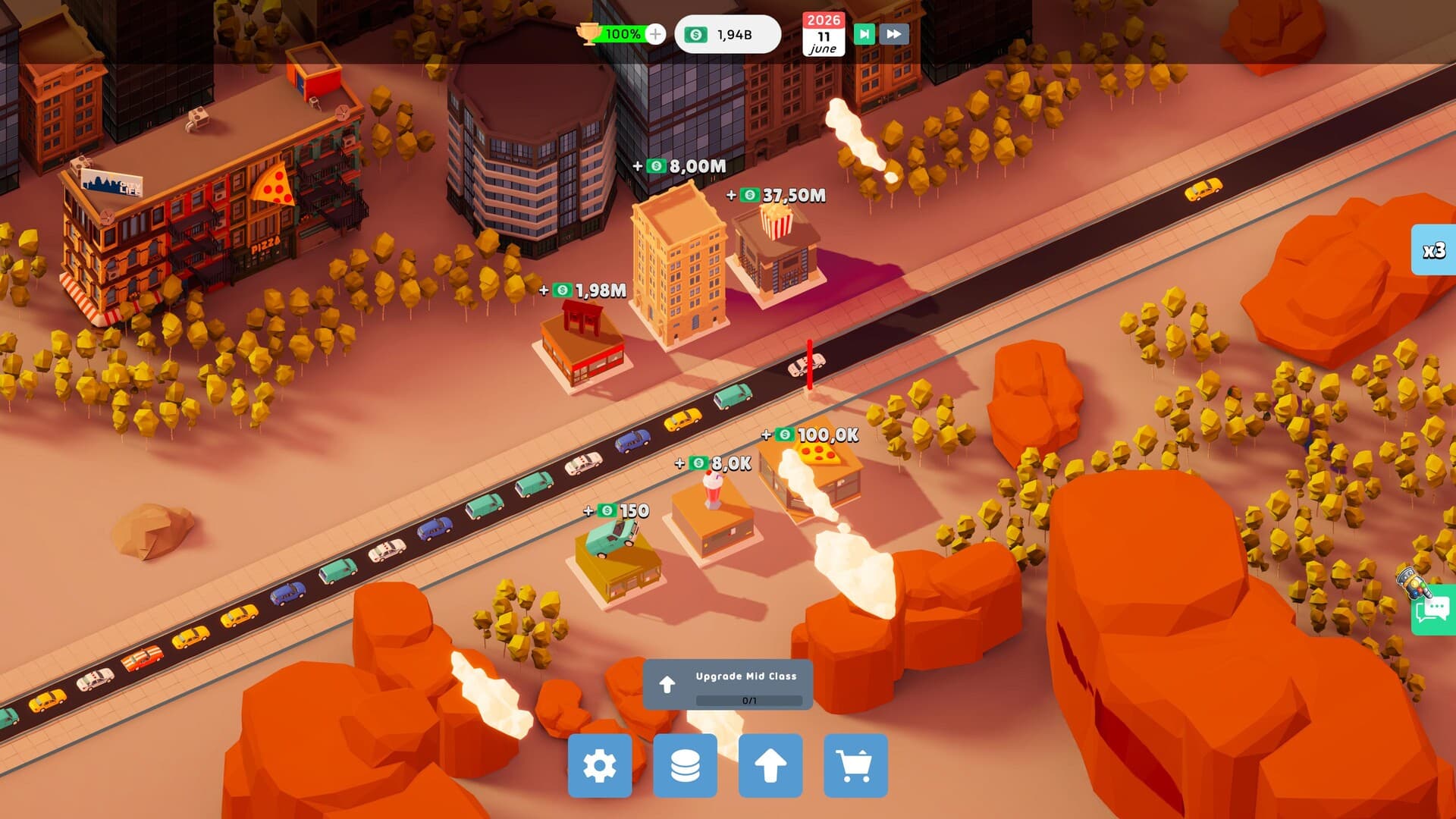Collect the +150 car dealership income
This screenshot has height=819, width=1456.
click(616, 511)
